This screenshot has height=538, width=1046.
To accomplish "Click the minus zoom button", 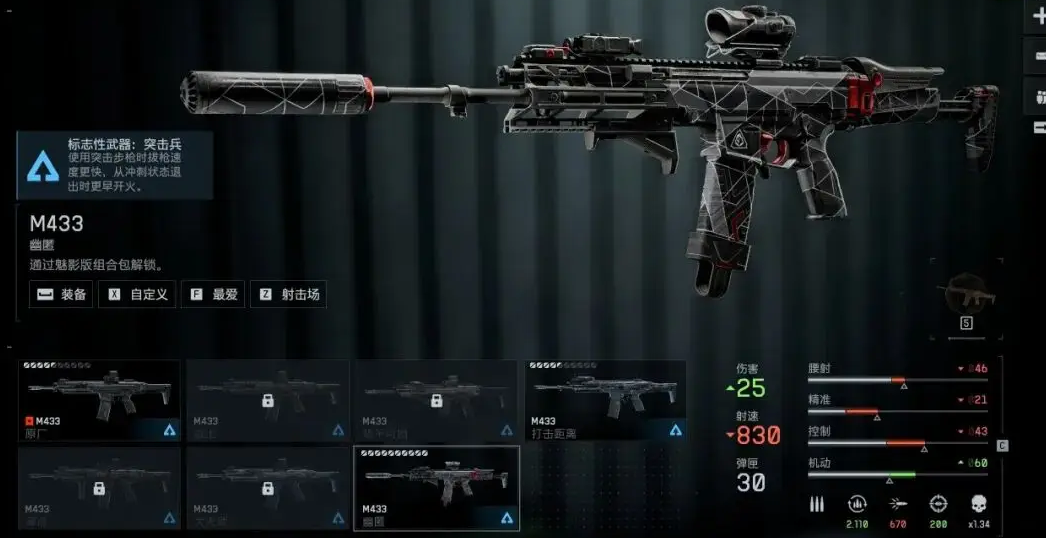I will [1038, 56].
